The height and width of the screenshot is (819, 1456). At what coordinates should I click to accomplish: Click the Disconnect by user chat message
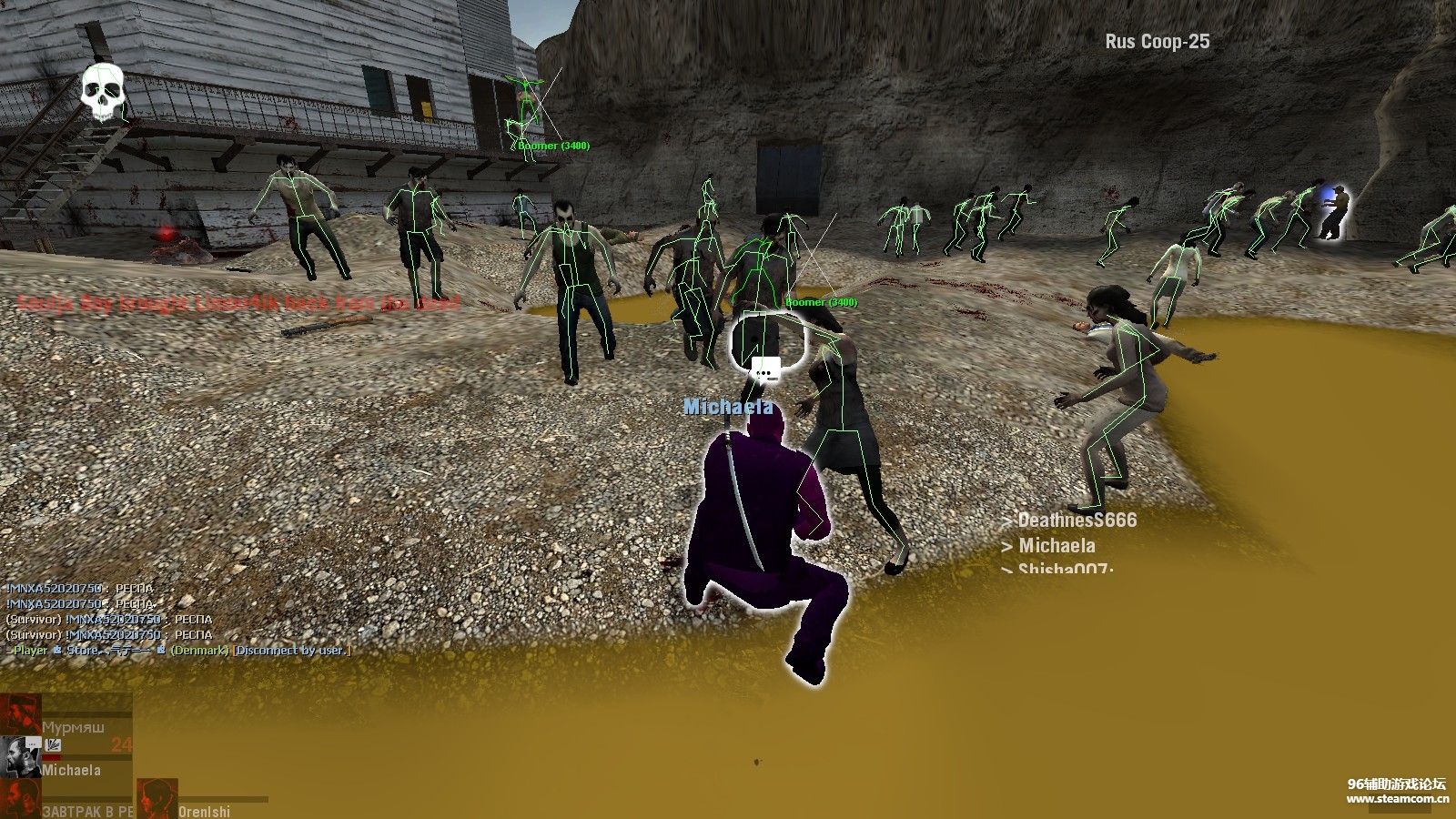pos(291,651)
